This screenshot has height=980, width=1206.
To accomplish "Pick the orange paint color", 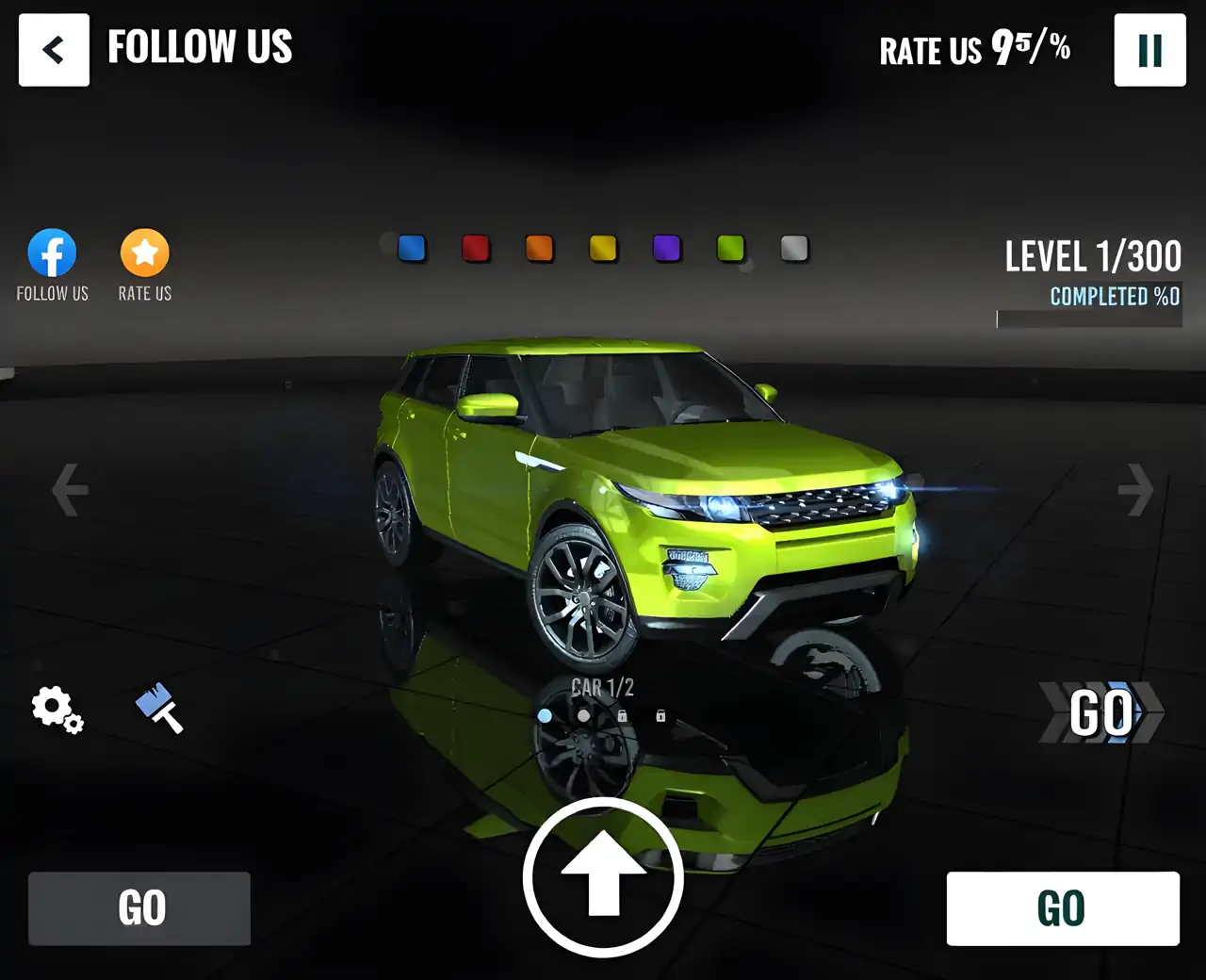I will click(539, 248).
